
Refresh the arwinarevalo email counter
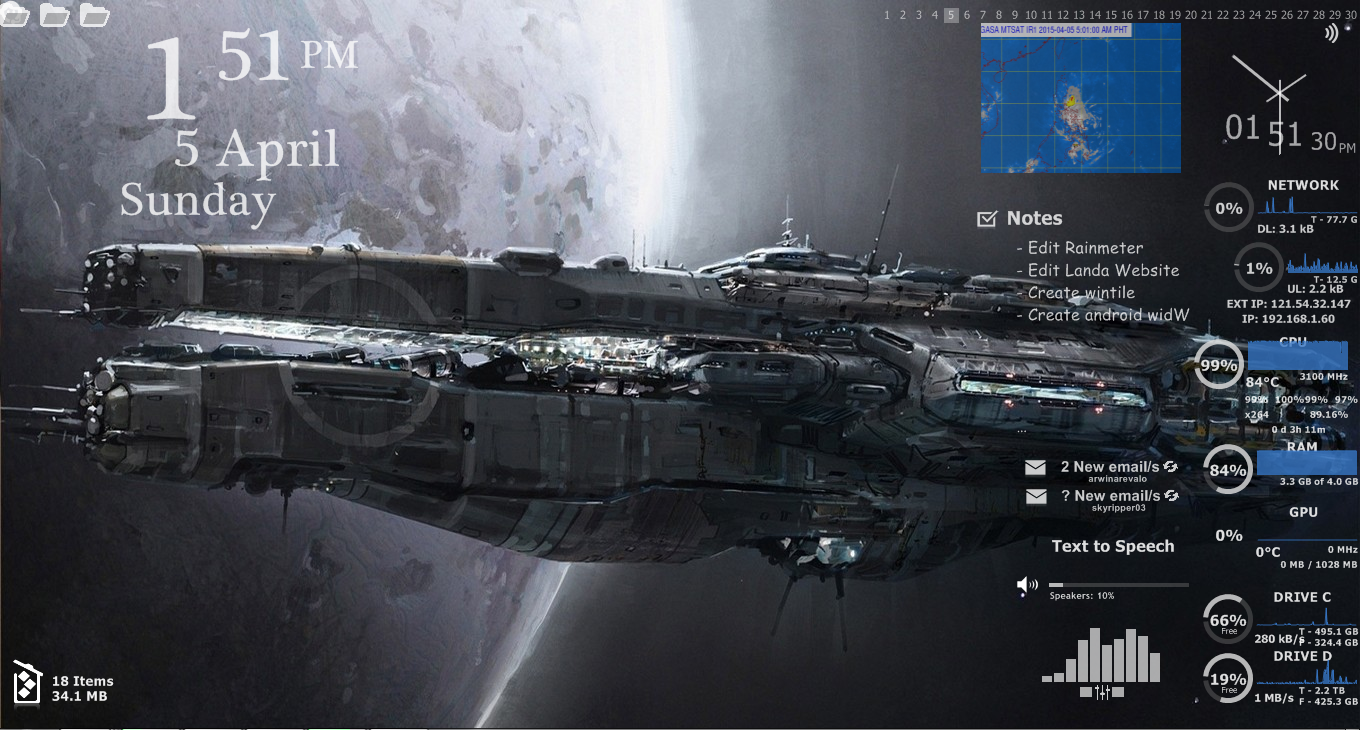coord(1172,464)
